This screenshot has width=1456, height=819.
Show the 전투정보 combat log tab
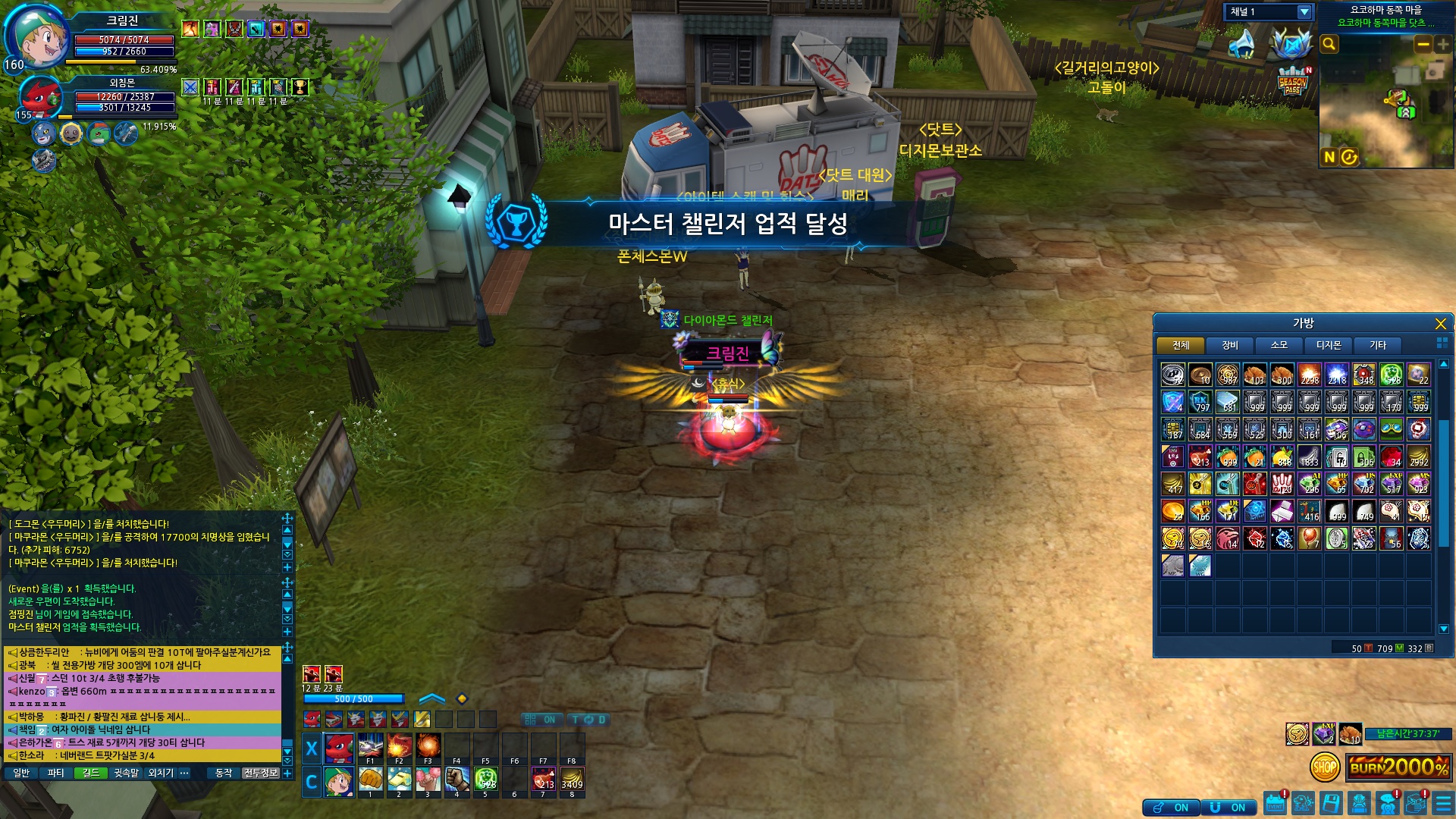(260, 773)
